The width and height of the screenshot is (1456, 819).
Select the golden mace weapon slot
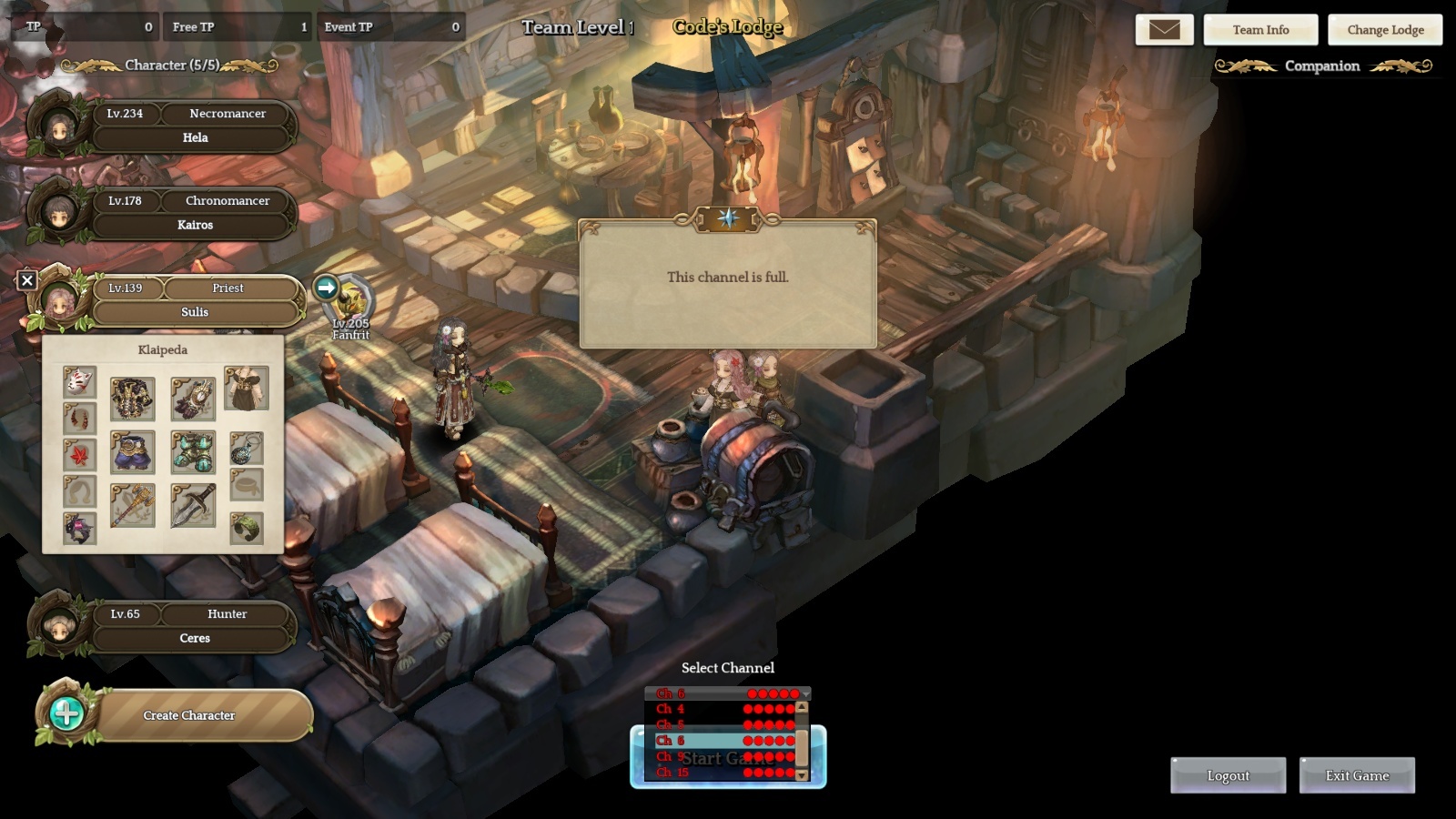pyautogui.click(x=133, y=505)
